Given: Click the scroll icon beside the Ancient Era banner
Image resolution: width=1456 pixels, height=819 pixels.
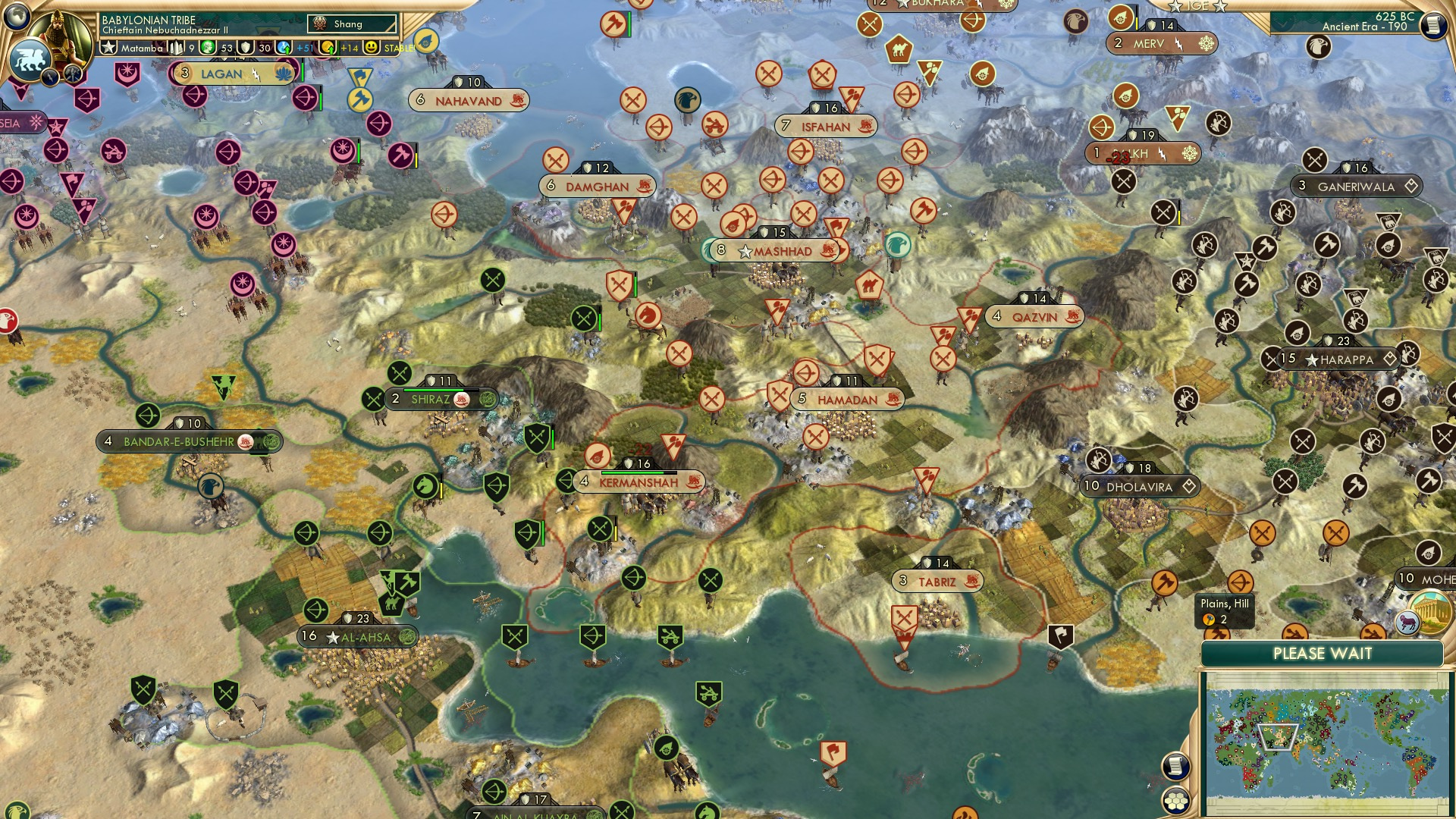Looking at the screenshot, I should [x=1433, y=27].
